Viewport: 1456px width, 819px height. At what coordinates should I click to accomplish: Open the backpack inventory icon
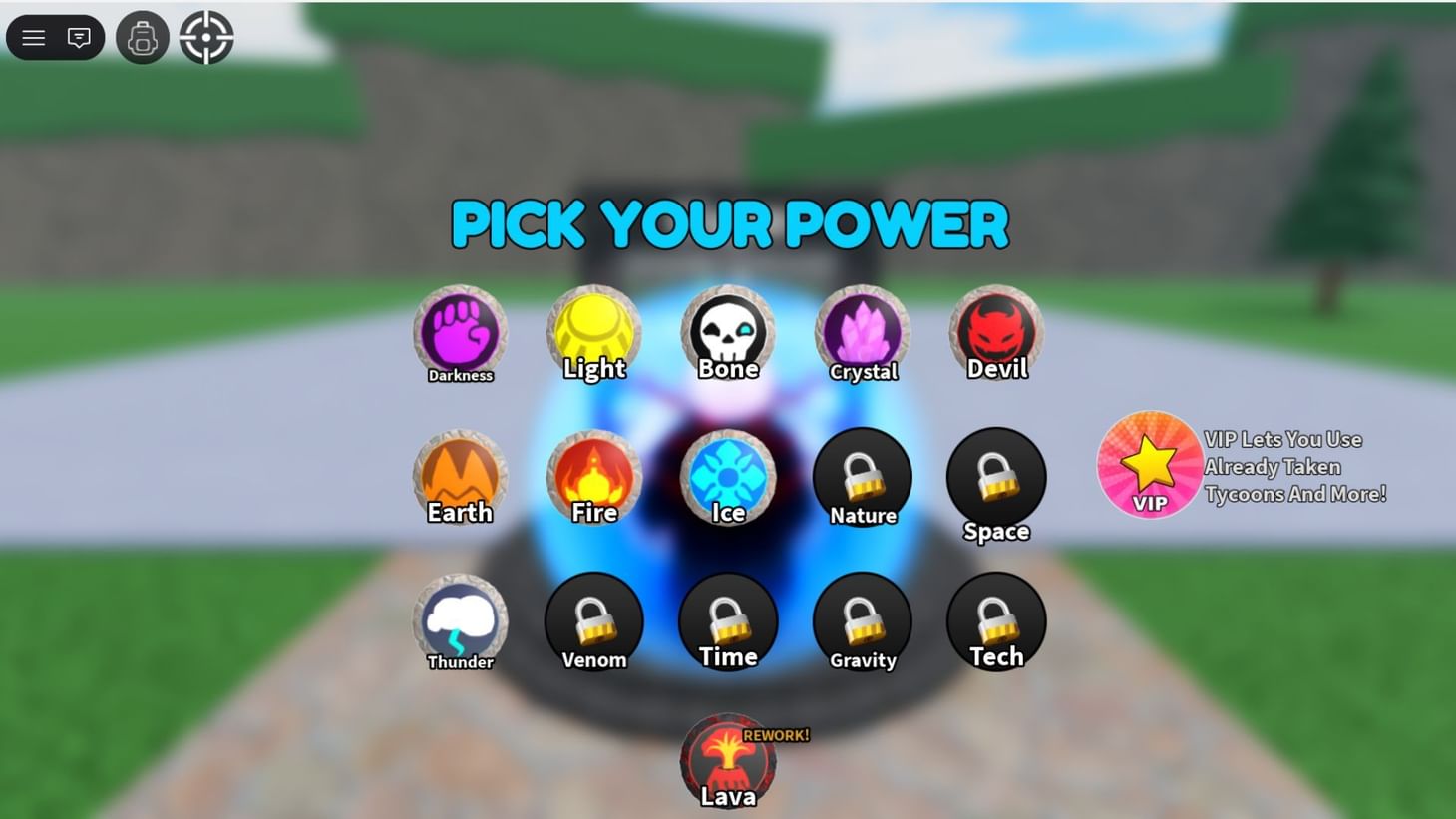tap(143, 37)
